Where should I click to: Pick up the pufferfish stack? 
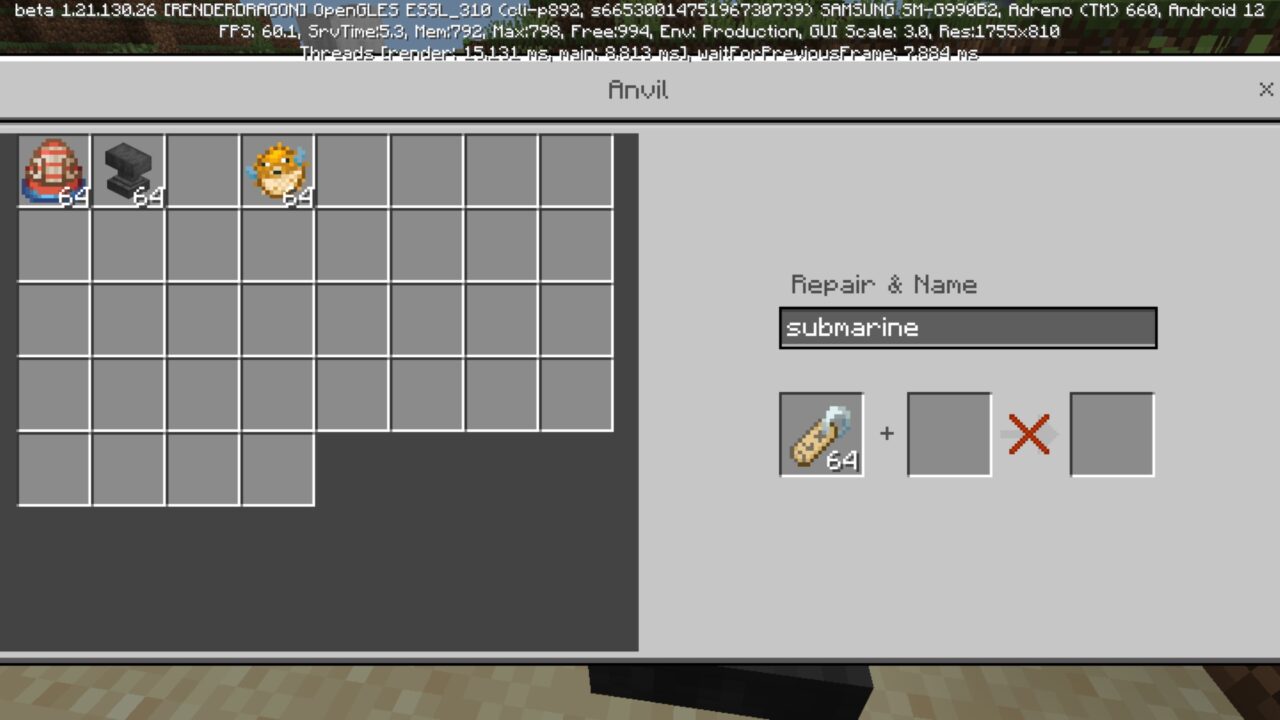[x=278, y=170]
